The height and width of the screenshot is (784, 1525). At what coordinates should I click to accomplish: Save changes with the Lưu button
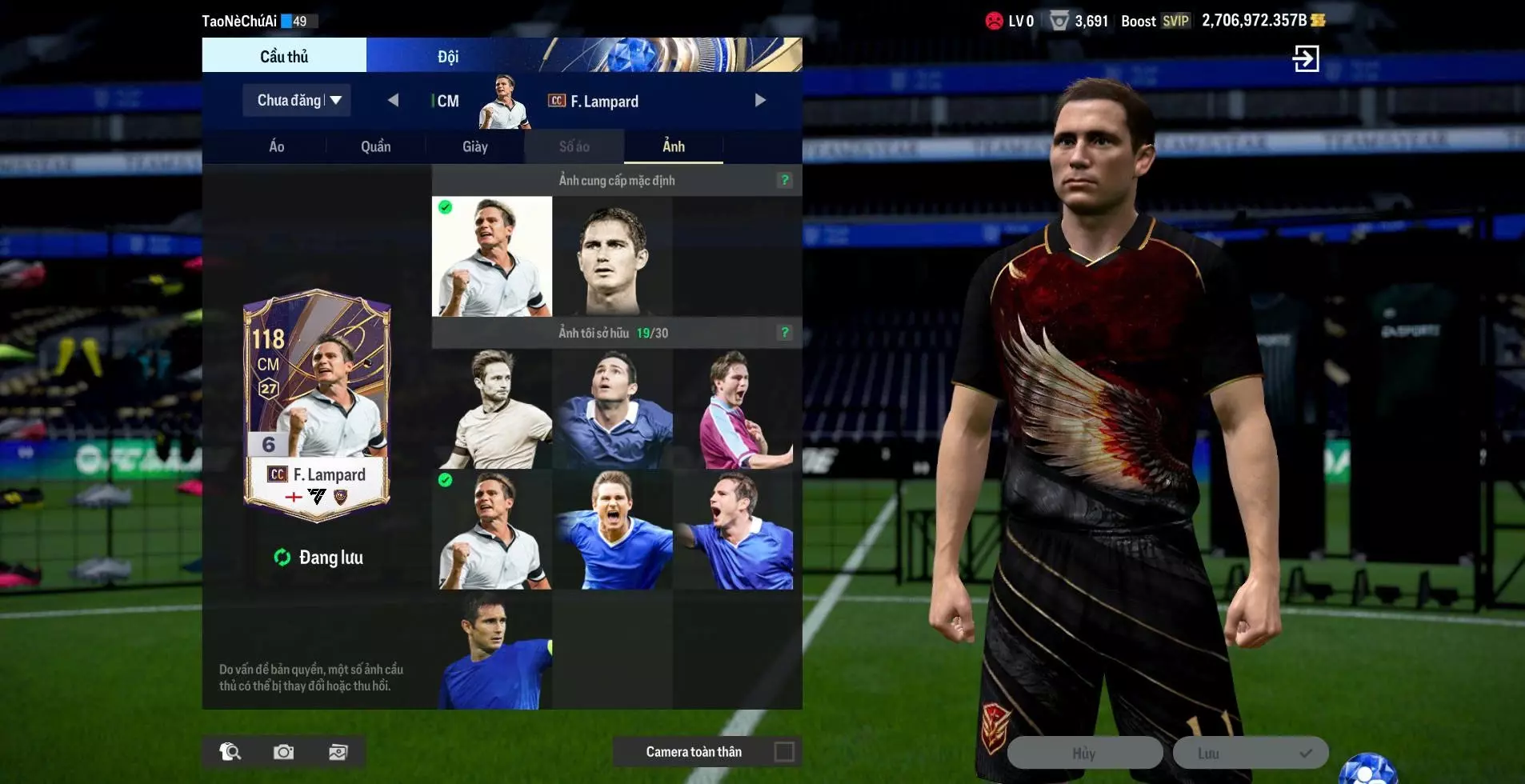click(1250, 754)
